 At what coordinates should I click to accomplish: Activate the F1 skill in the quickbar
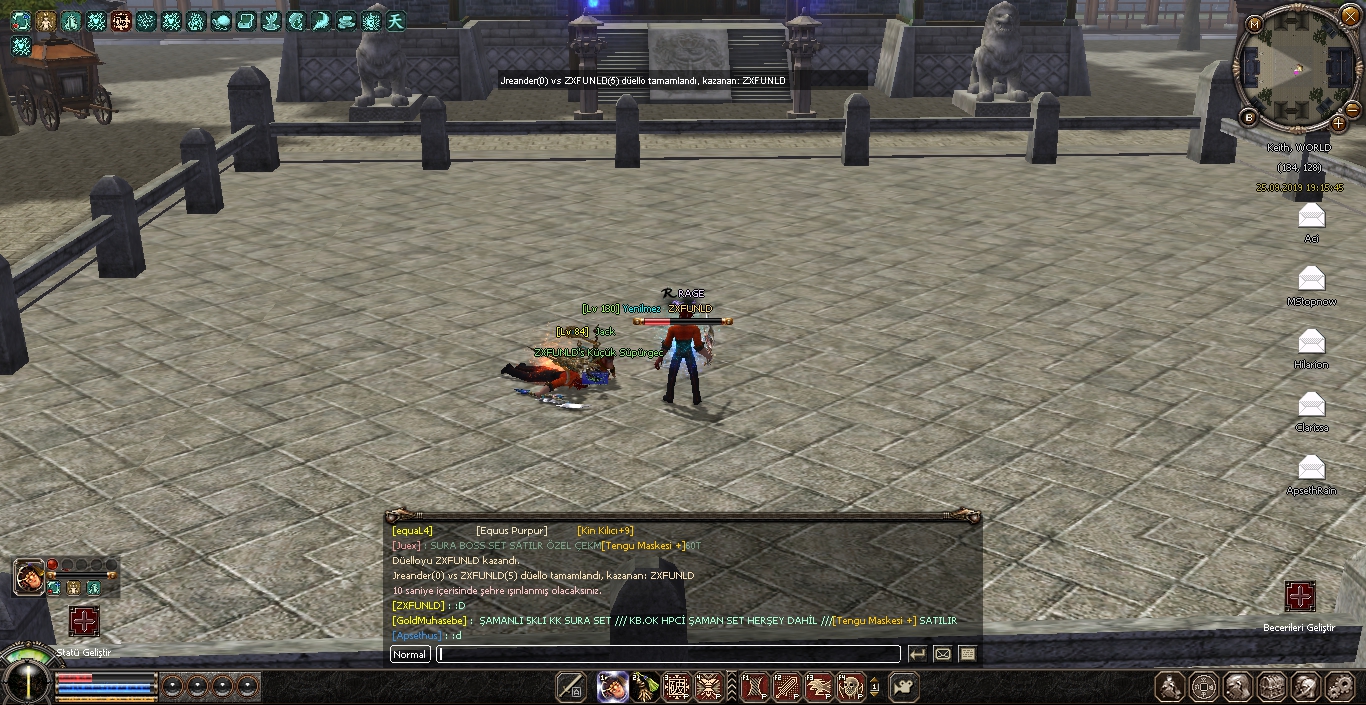coord(753,687)
